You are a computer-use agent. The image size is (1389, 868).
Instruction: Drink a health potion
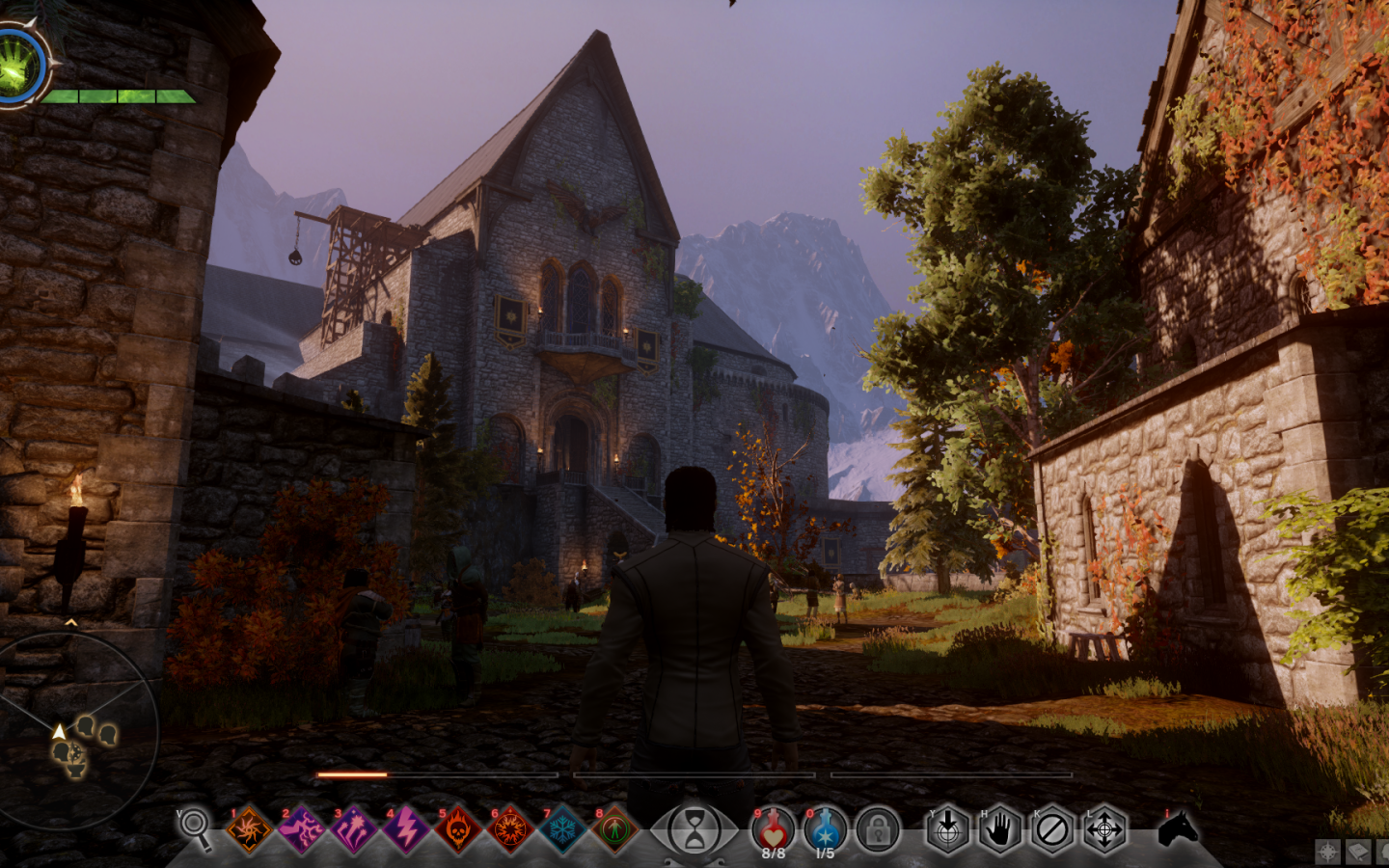tap(774, 827)
